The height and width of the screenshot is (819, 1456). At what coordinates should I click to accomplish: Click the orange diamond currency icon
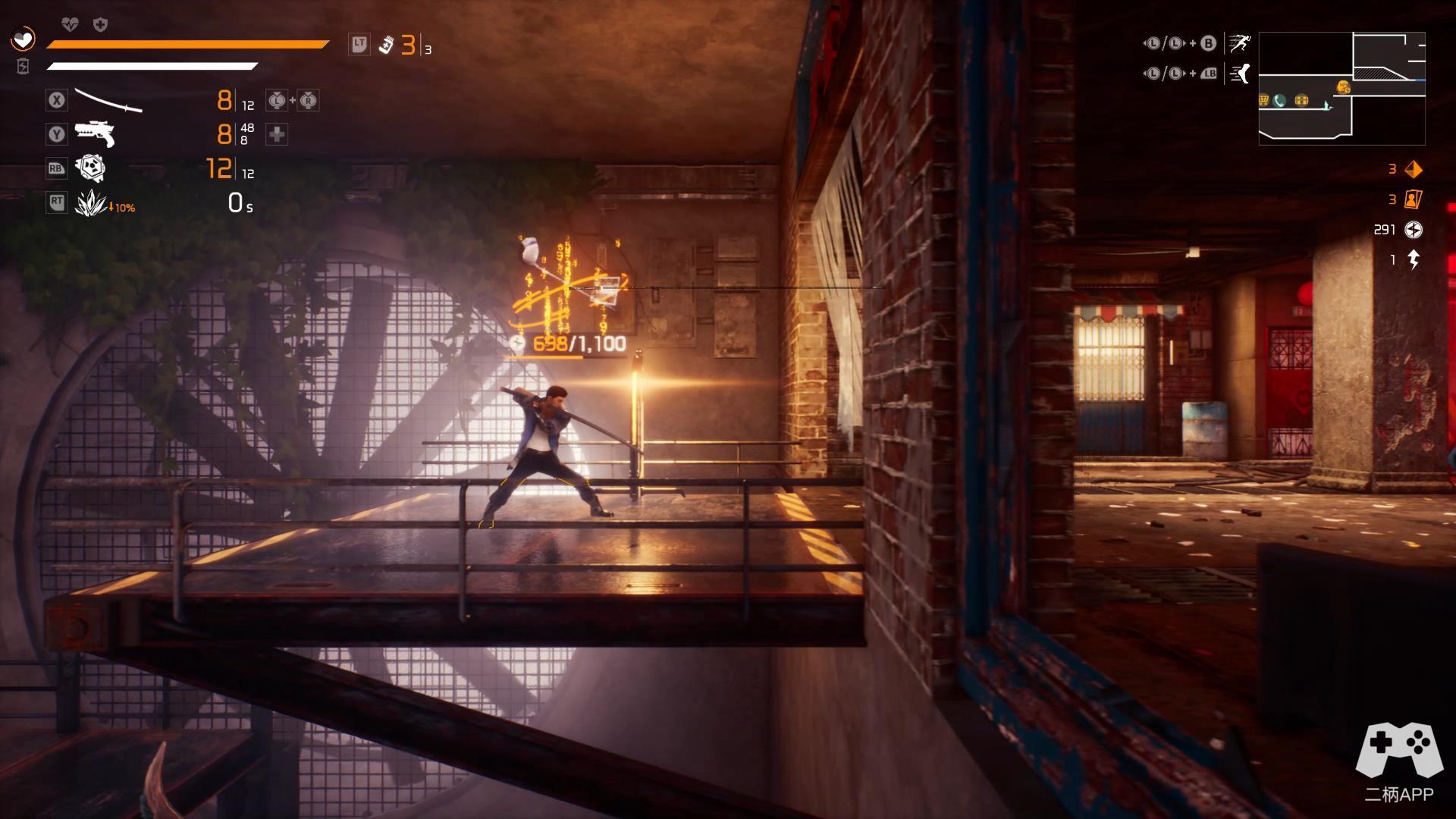point(1414,169)
